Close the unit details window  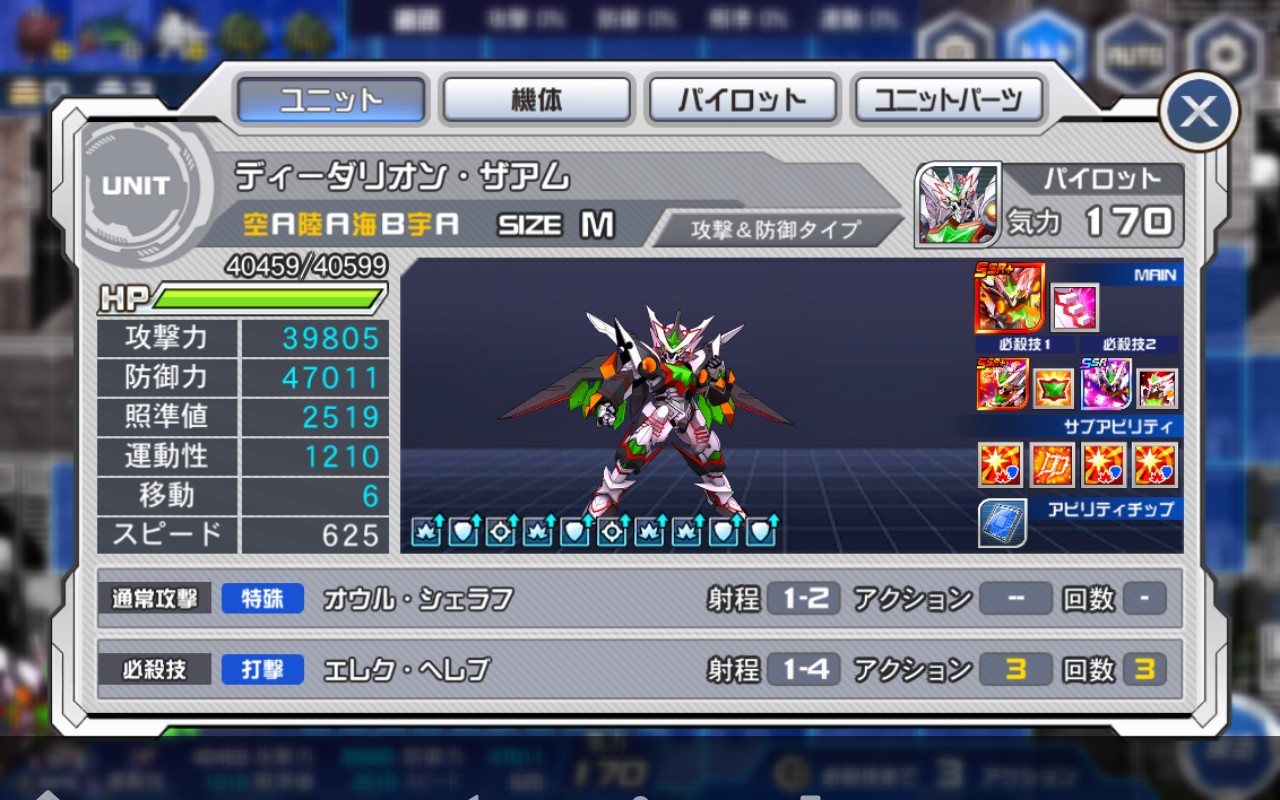(x=1199, y=112)
